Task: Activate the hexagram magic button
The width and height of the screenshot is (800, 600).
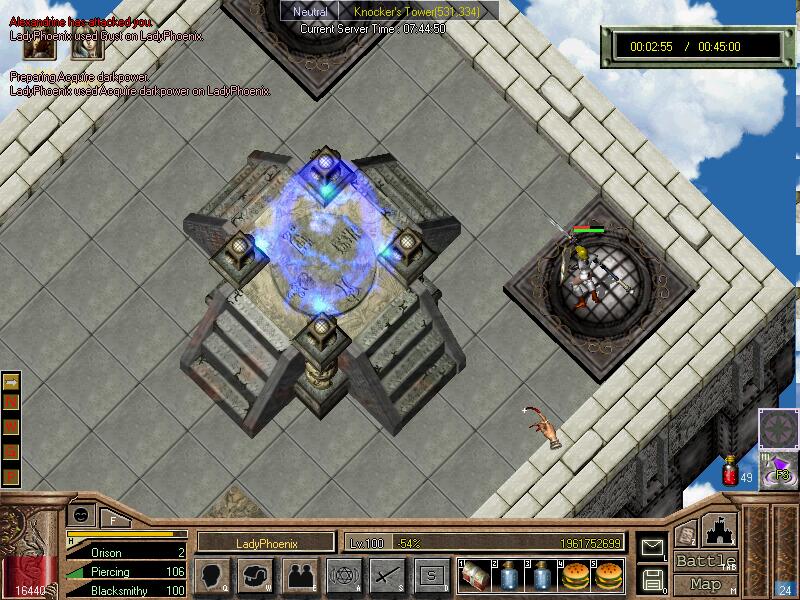Action: tap(342, 575)
